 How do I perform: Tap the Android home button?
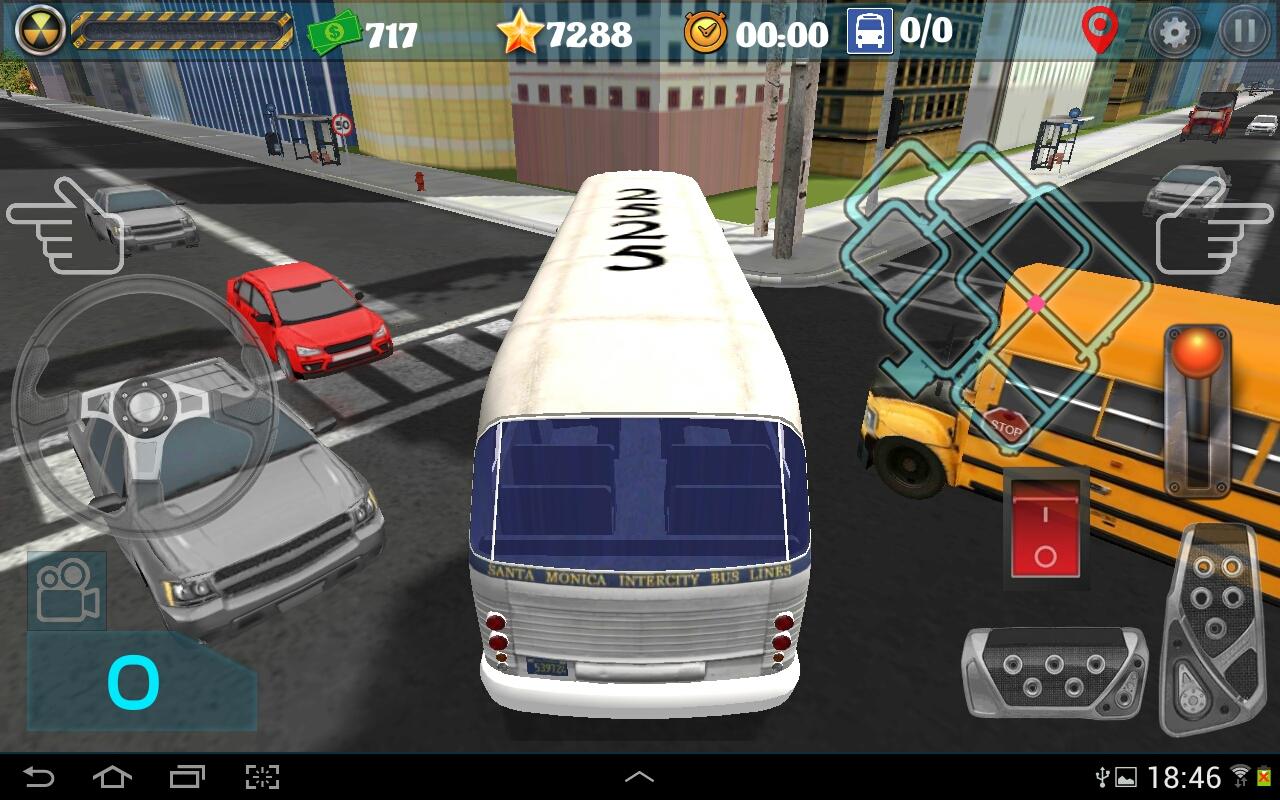click(112, 777)
